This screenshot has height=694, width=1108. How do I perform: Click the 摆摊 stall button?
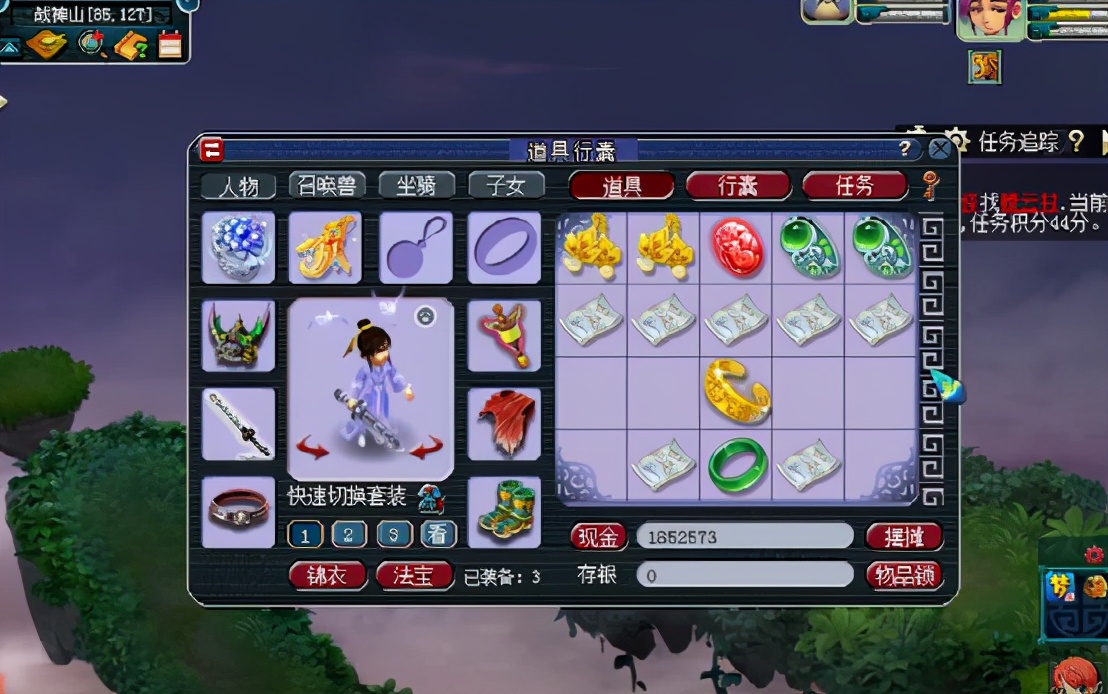click(x=904, y=537)
